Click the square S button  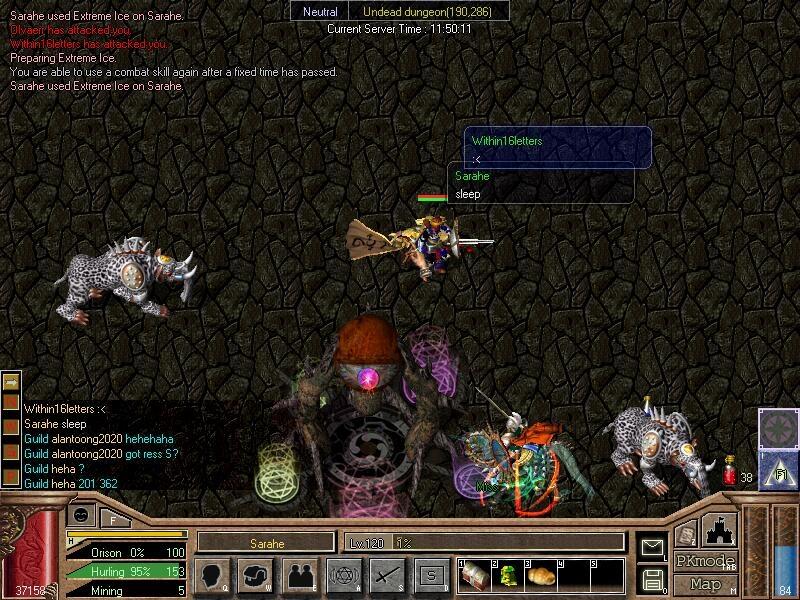coord(432,576)
